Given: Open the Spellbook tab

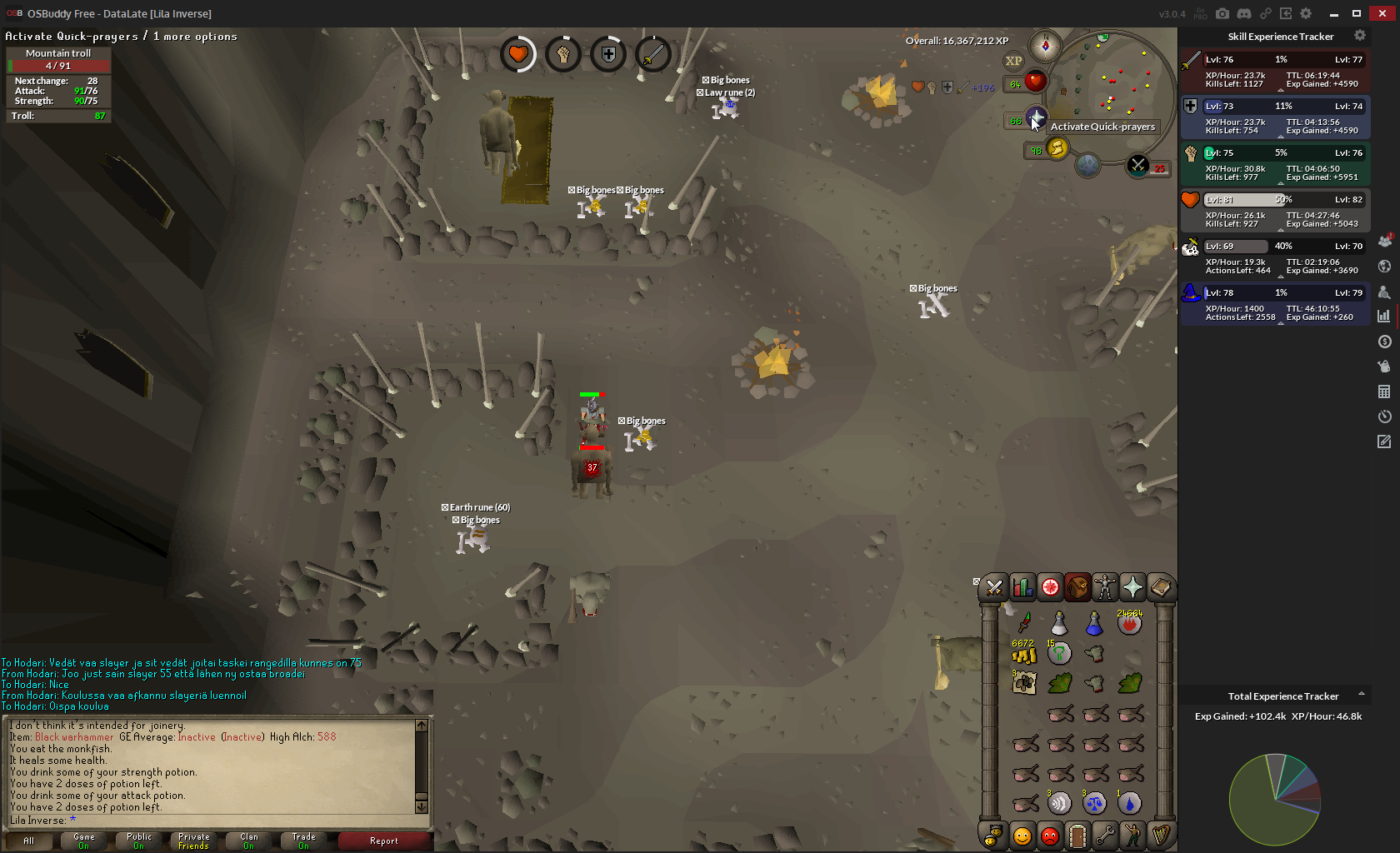Looking at the screenshot, I should [1160, 588].
